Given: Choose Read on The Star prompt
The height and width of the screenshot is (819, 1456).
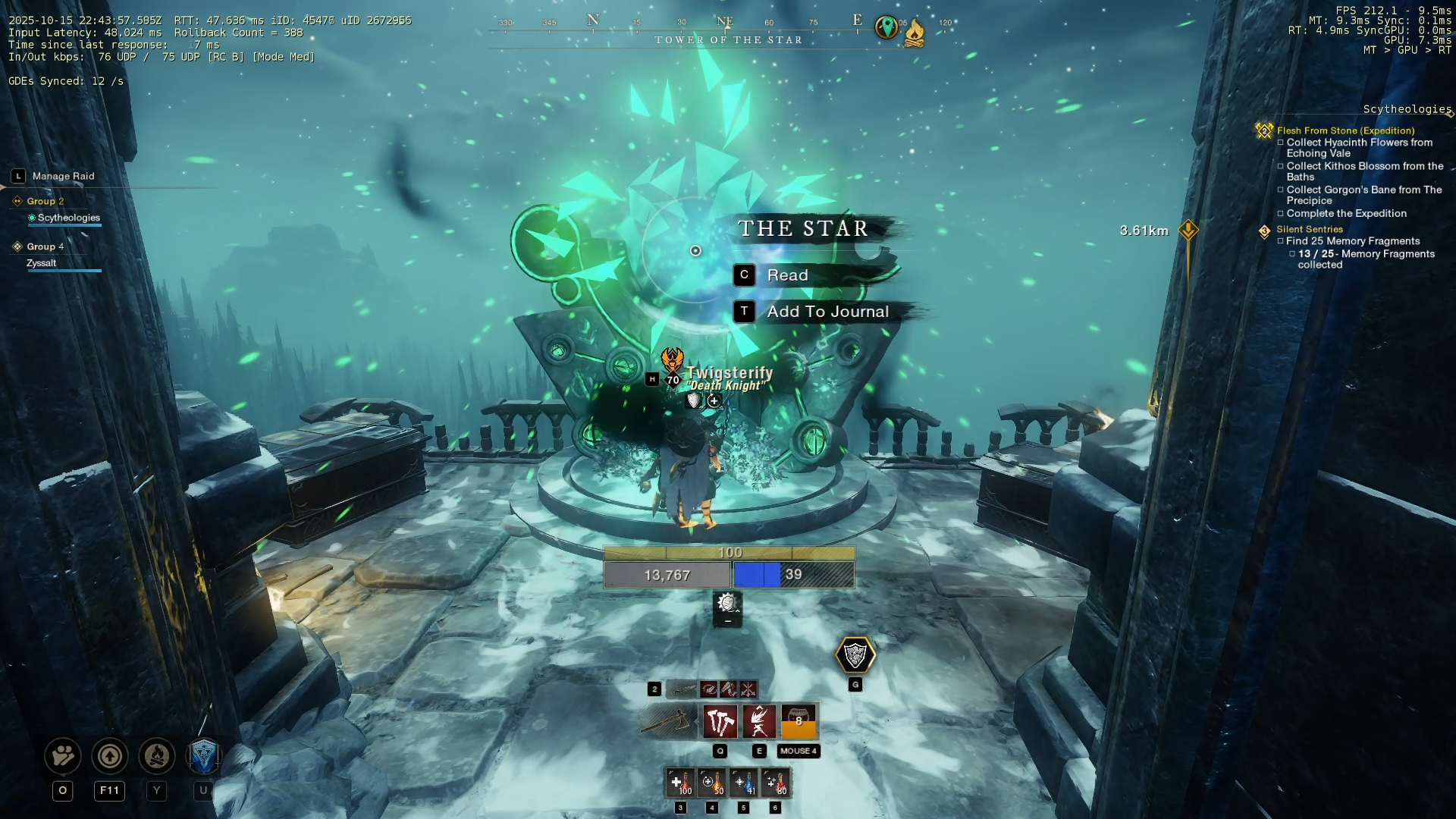Looking at the screenshot, I should pyautogui.click(x=787, y=275).
